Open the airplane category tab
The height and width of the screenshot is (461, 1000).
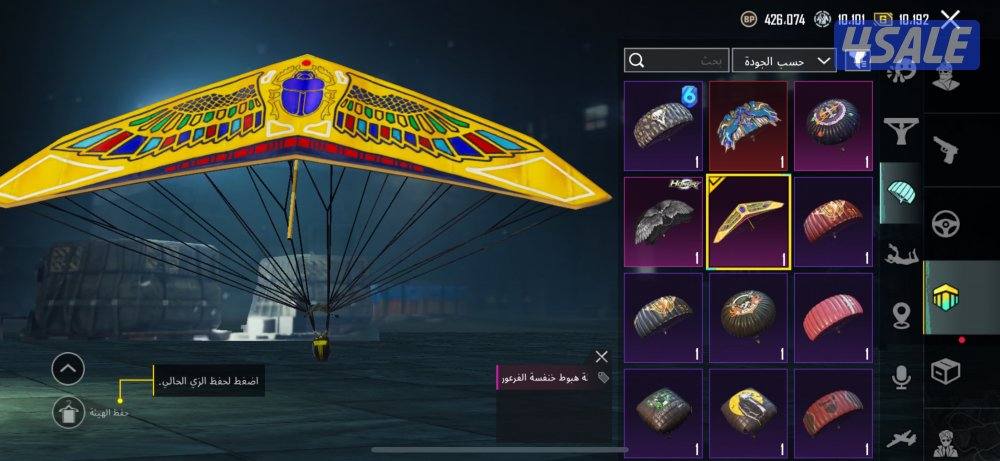(x=901, y=437)
